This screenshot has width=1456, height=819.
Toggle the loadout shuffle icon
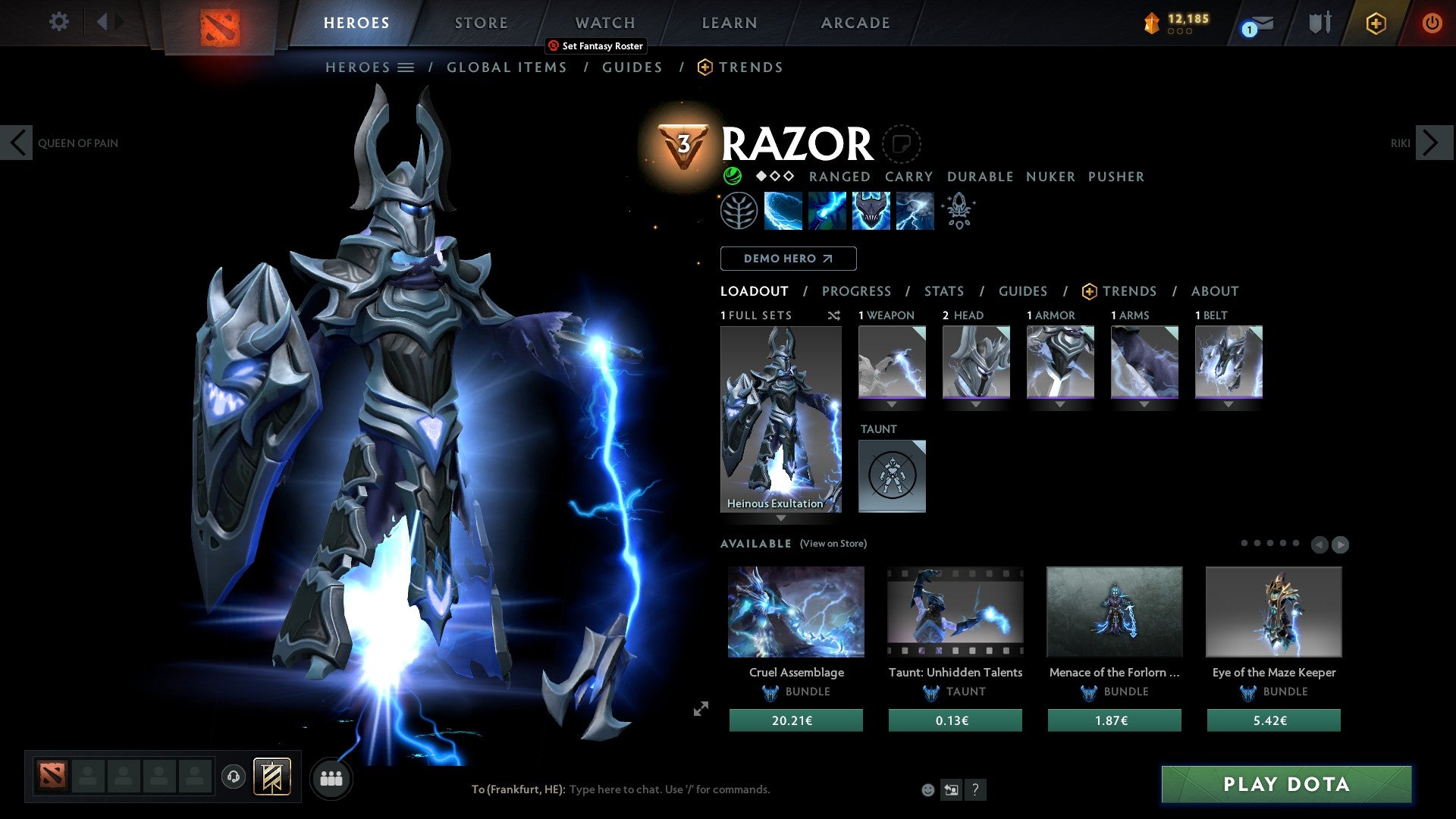pyautogui.click(x=833, y=315)
